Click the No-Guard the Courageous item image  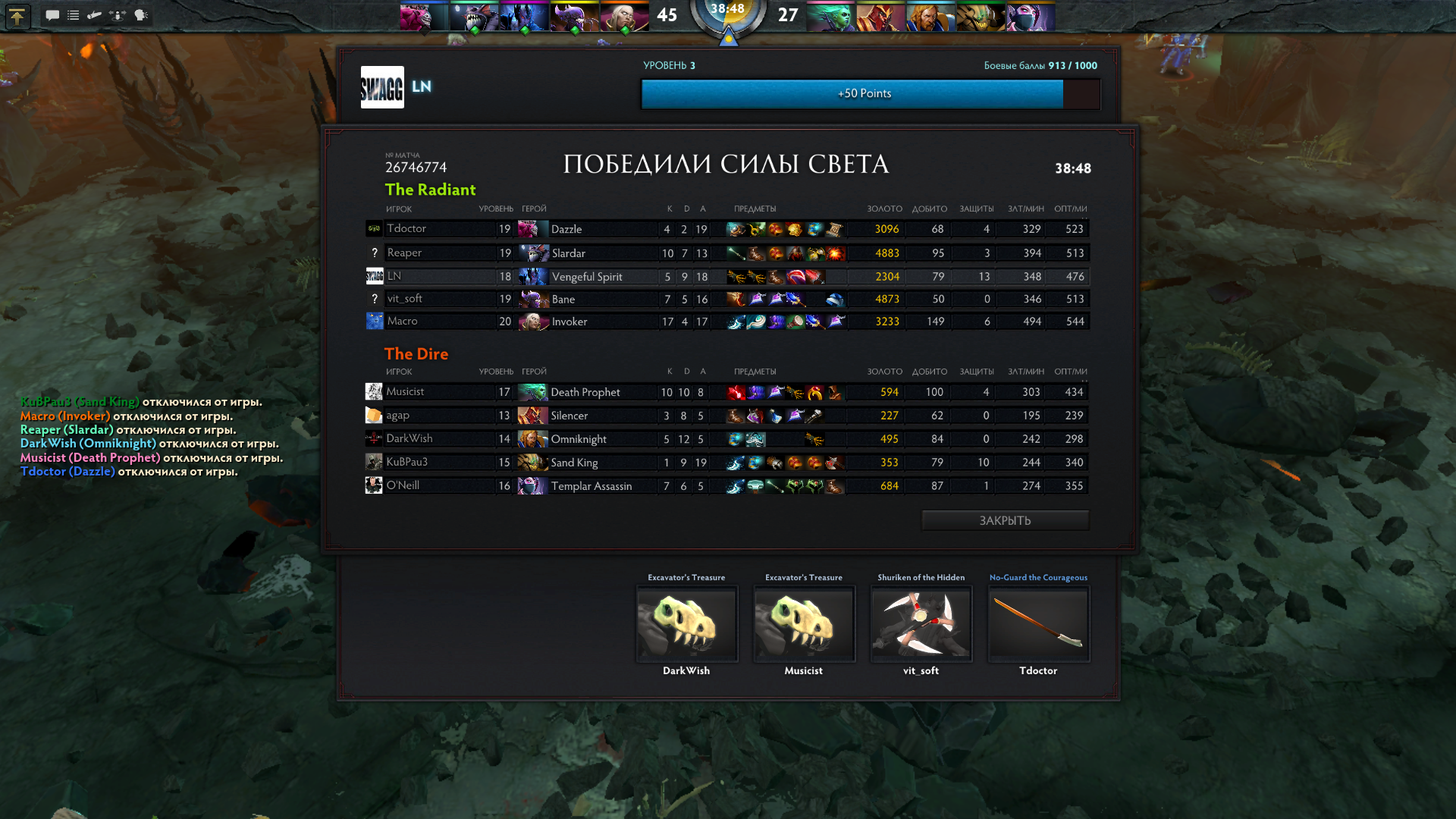[x=1037, y=623]
